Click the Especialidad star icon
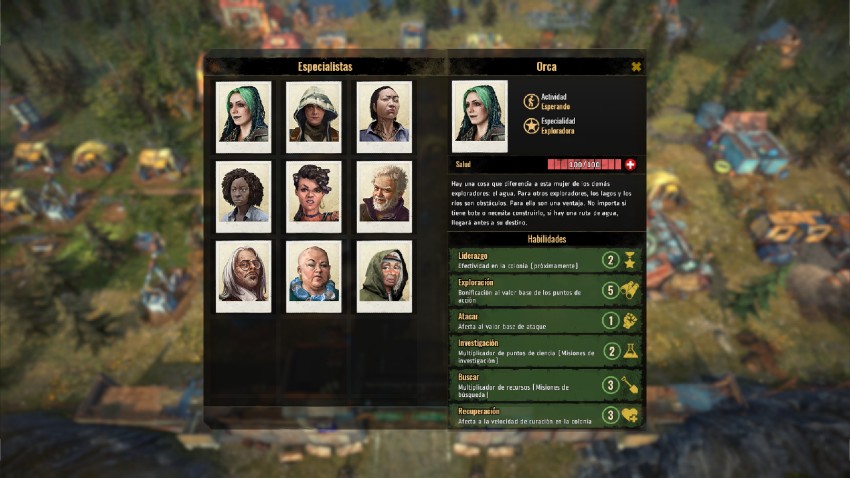850x478 pixels. [530, 126]
